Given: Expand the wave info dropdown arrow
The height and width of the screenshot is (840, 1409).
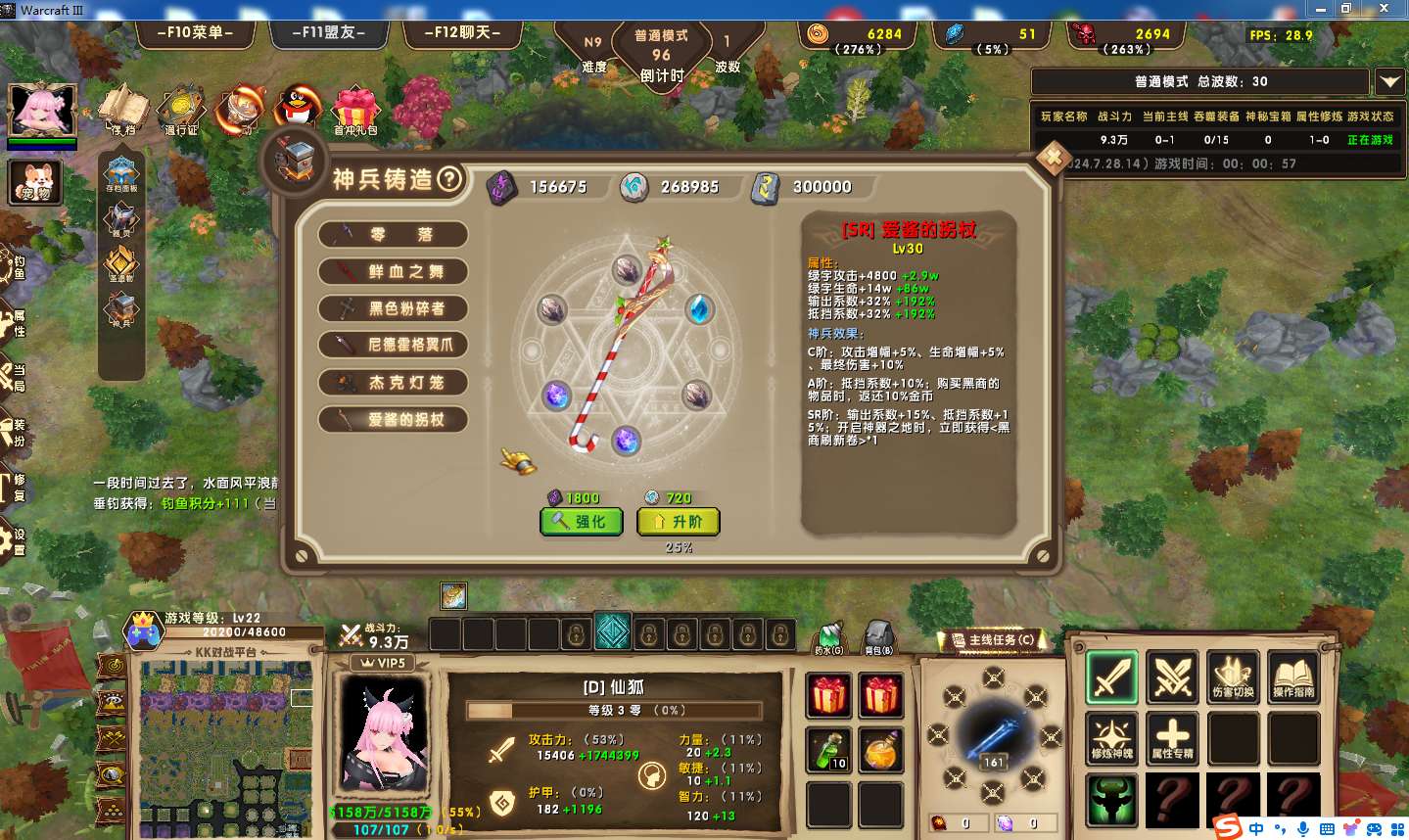Looking at the screenshot, I should (1389, 82).
